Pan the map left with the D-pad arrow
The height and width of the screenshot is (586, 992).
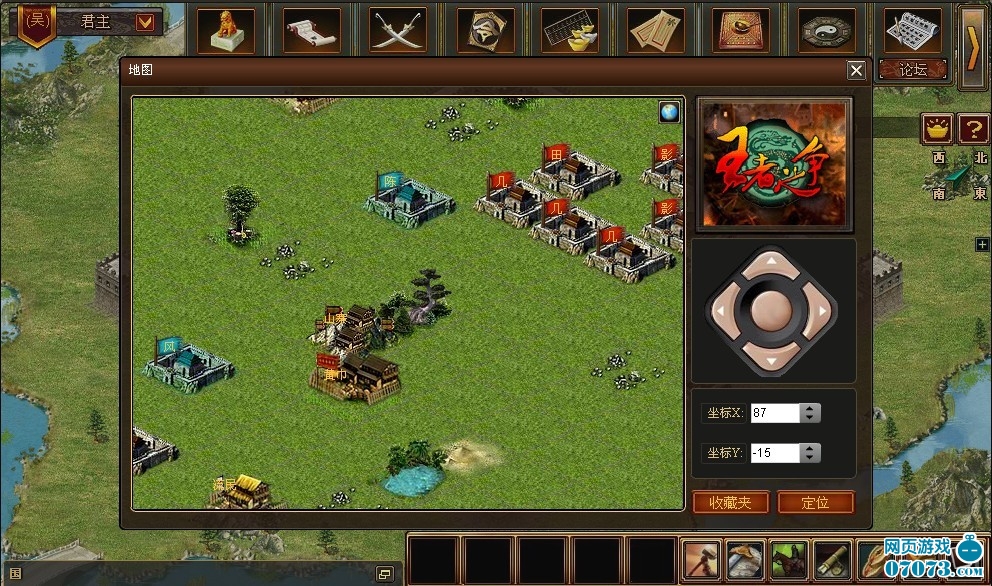(718, 311)
